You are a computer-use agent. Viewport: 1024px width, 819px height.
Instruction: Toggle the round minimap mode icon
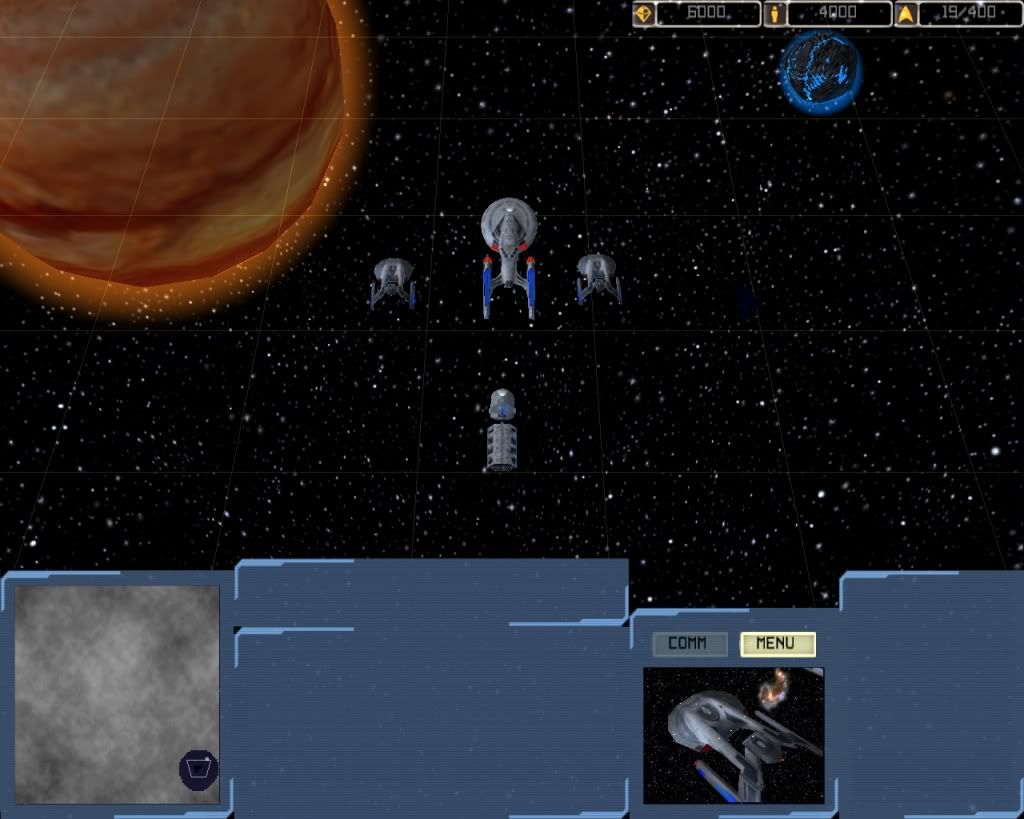(198, 769)
